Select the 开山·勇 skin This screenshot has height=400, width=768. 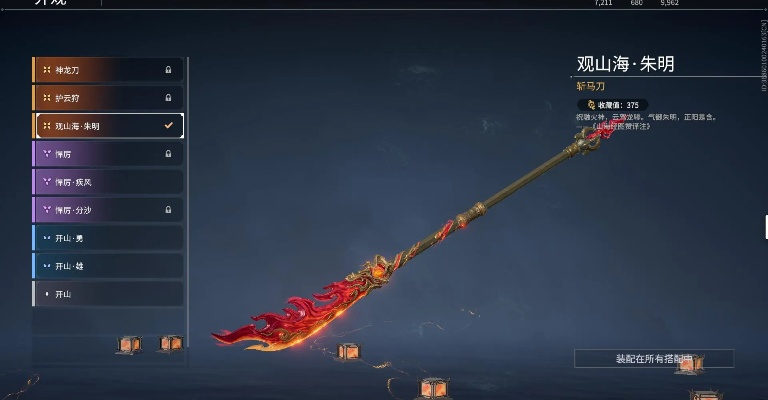click(108, 238)
